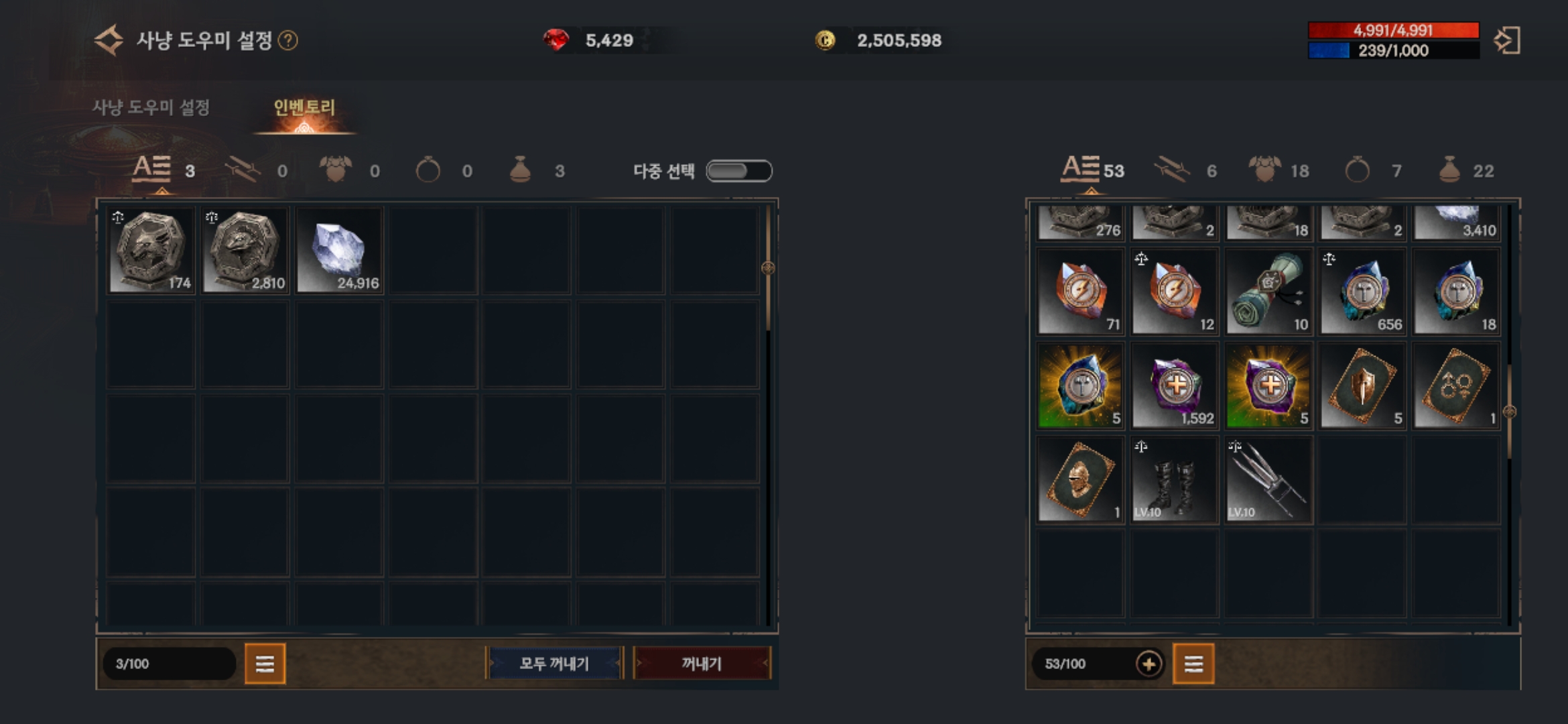Expand inventory with the plus button
Viewport: 1568px width, 724px height.
1149,664
